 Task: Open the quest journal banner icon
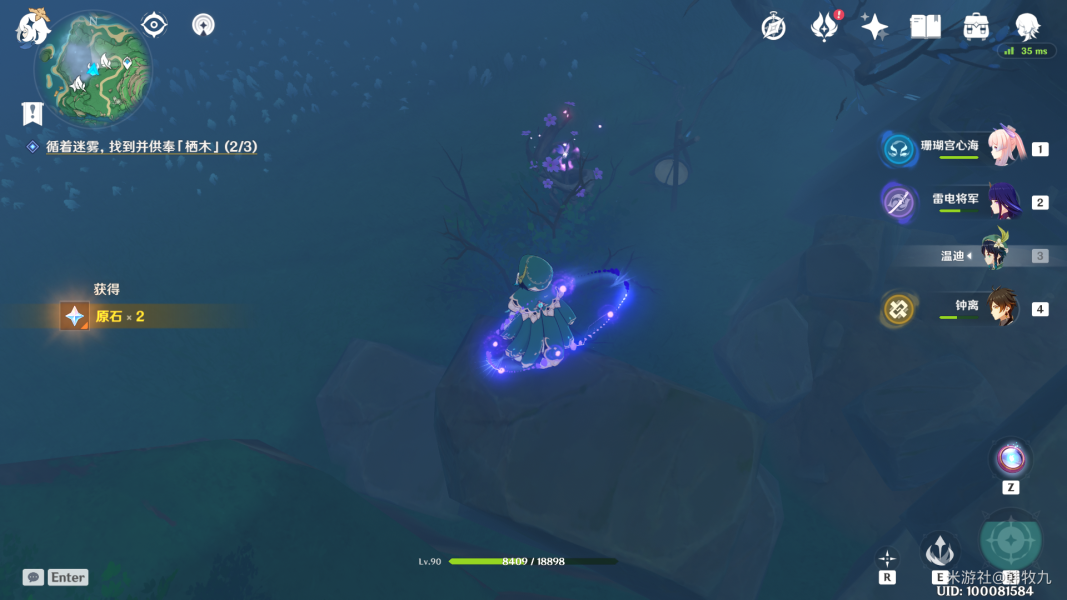coord(33,113)
